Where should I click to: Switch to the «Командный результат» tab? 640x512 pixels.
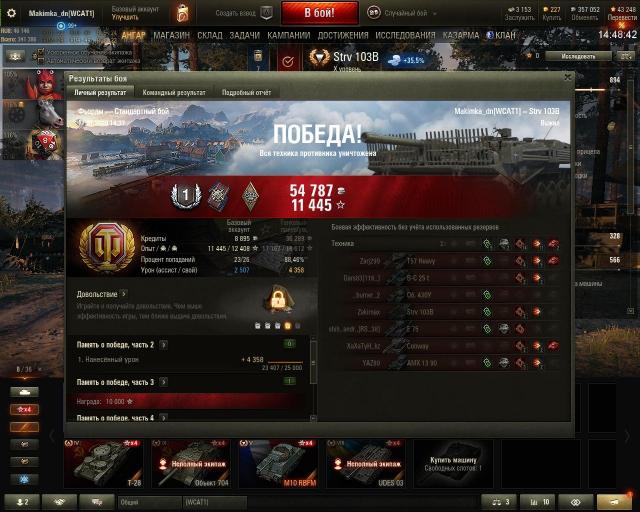click(174, 92)
